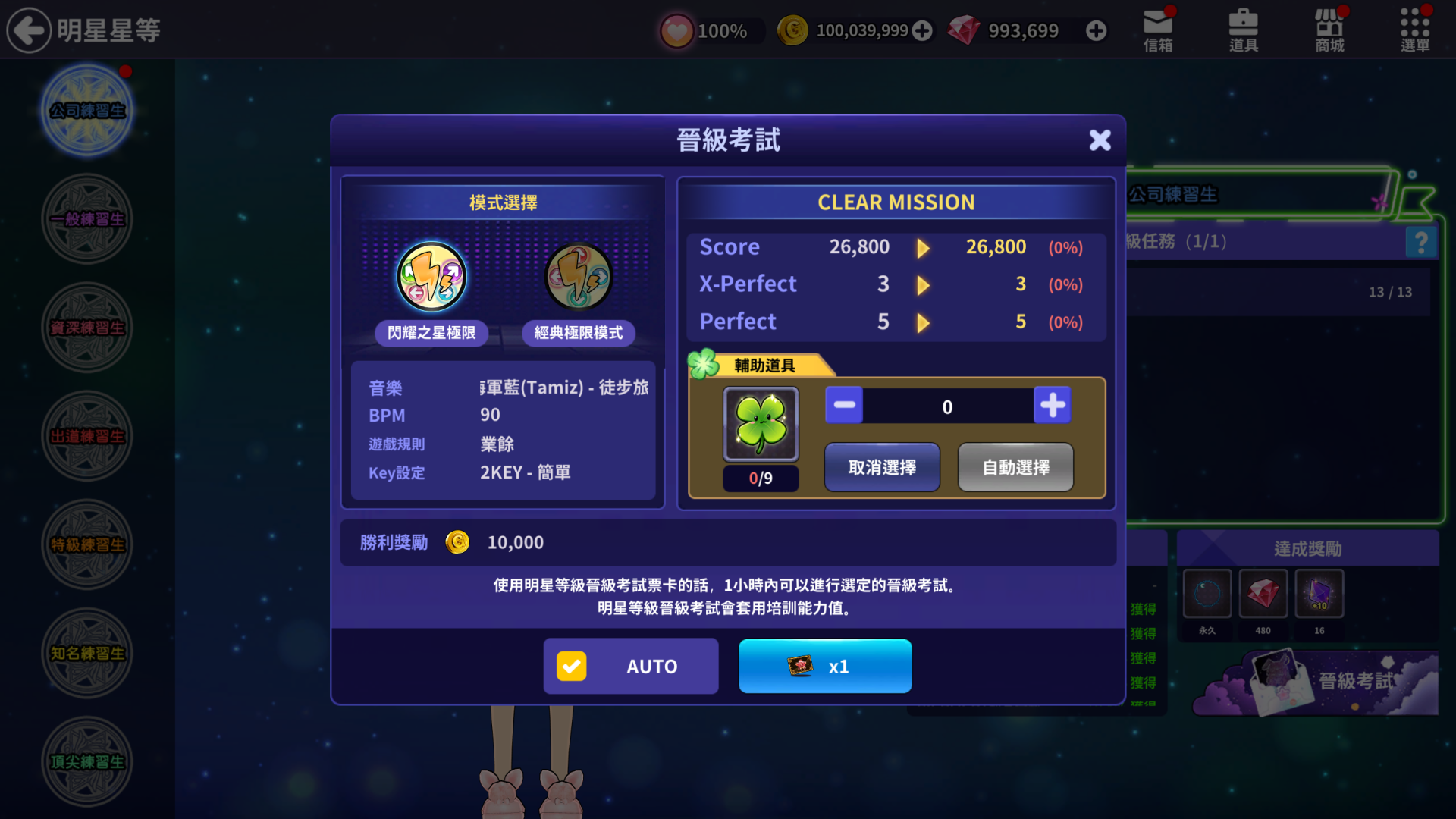Close the 晉級考試 dialog
This screenshot has height=819, width=1456.
pyautogui.click(x=1100, y=140)
